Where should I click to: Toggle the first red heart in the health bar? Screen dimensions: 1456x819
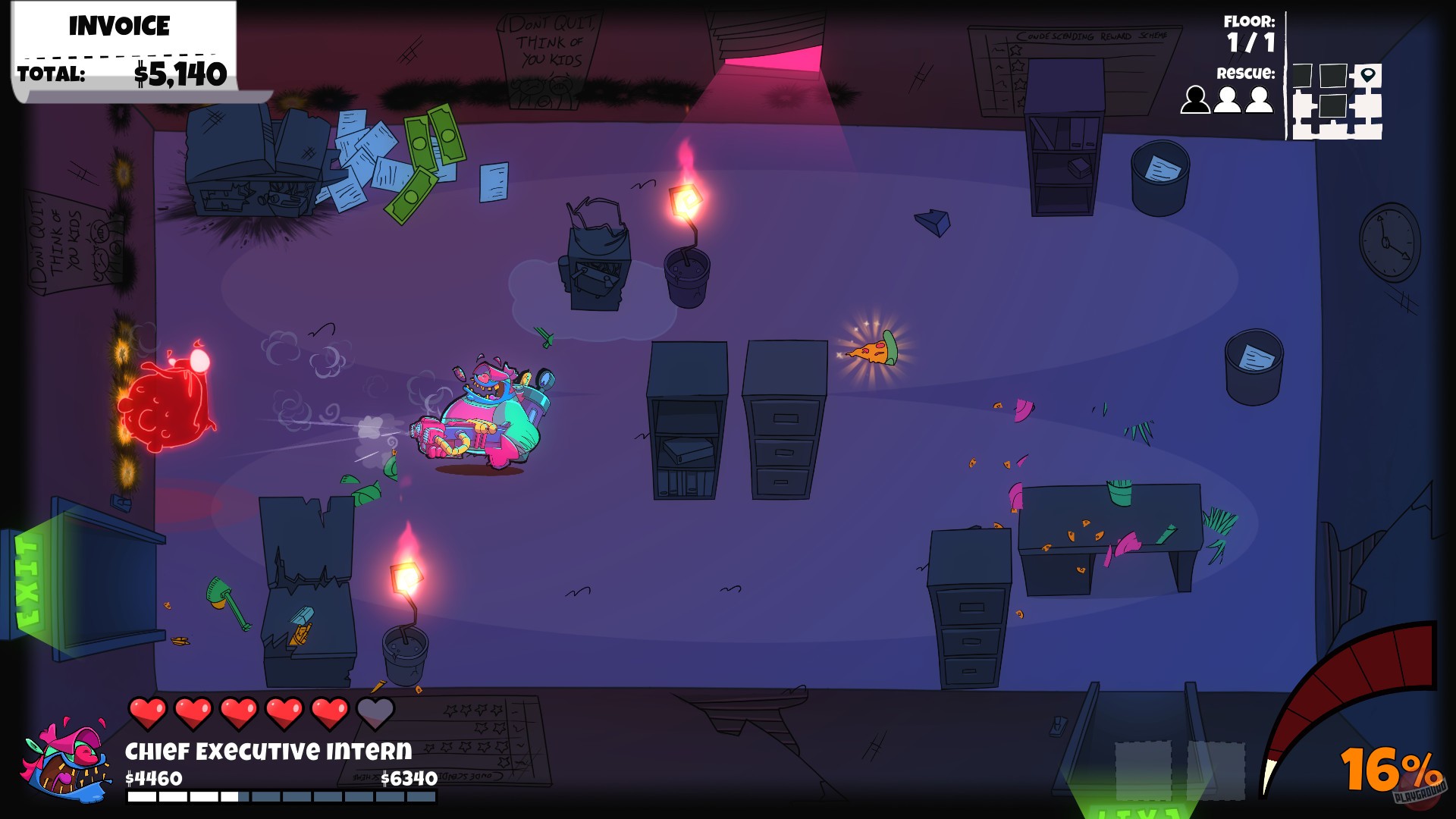click(x=148, y=711)
